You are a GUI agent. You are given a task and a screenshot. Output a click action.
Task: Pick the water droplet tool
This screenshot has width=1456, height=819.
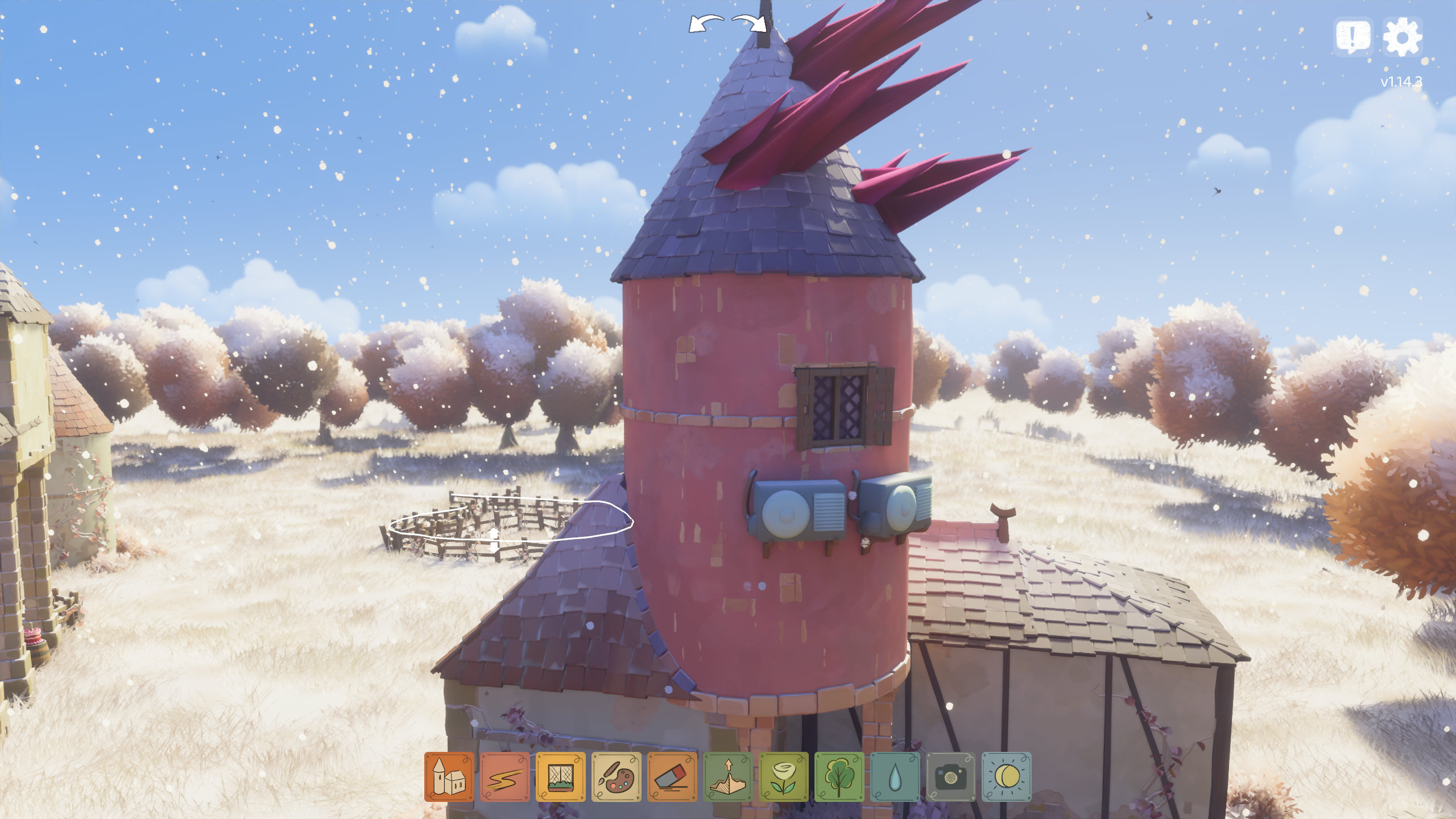tap(895, 777)
